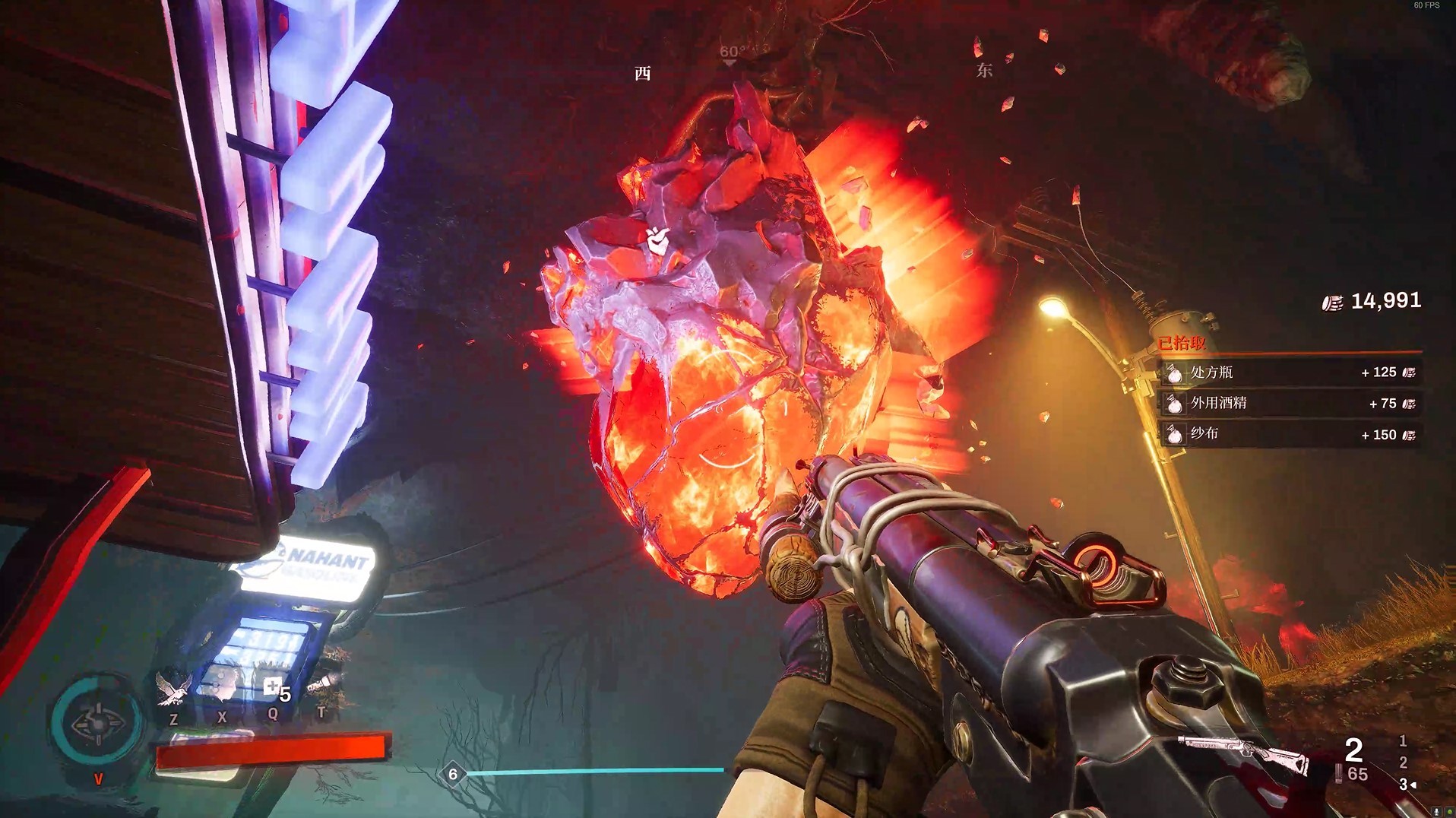This screenshot has width=1456, height=818.
Task: Click the microphone overlay icon
Action: tap(1436, 812)
